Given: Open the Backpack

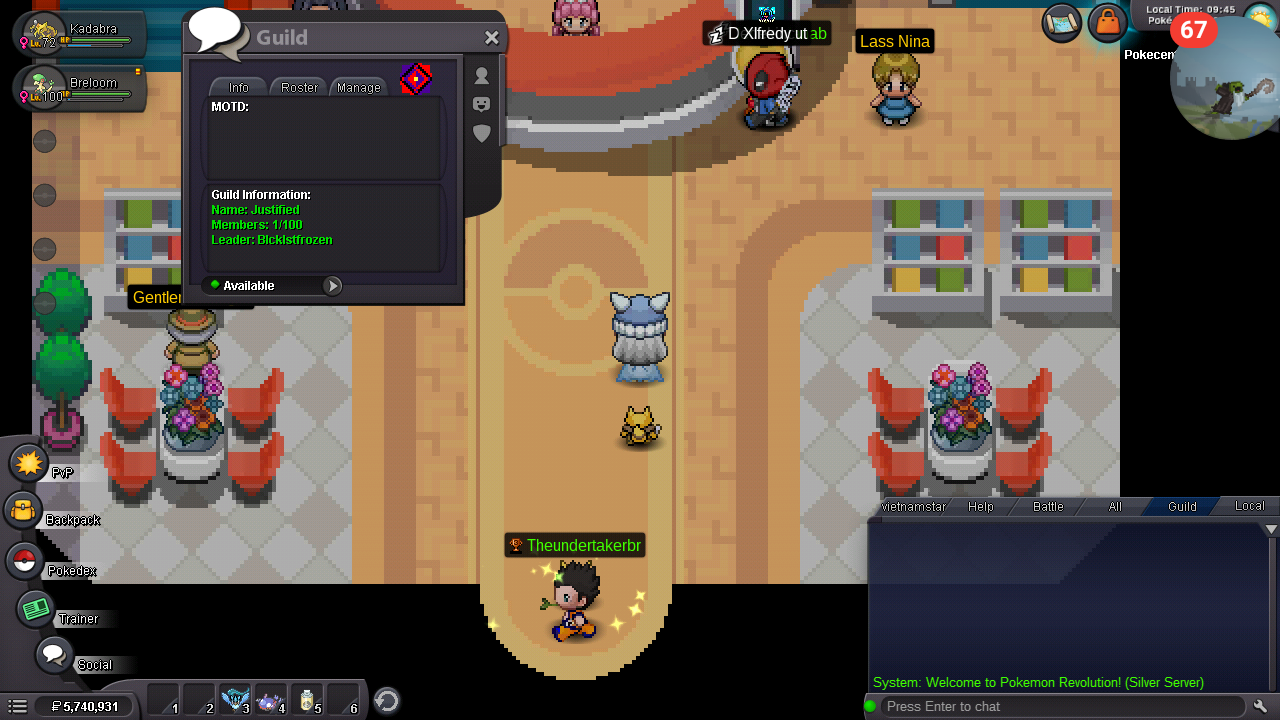Looking at the screenshot, I should [x=23, y=512].
